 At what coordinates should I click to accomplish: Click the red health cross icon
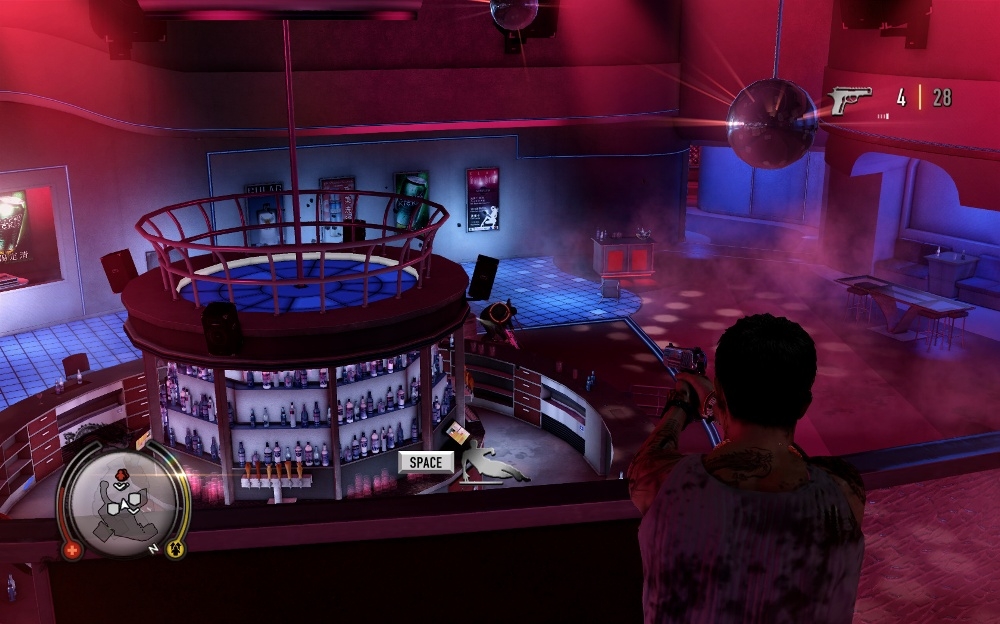tap(72, 550)
